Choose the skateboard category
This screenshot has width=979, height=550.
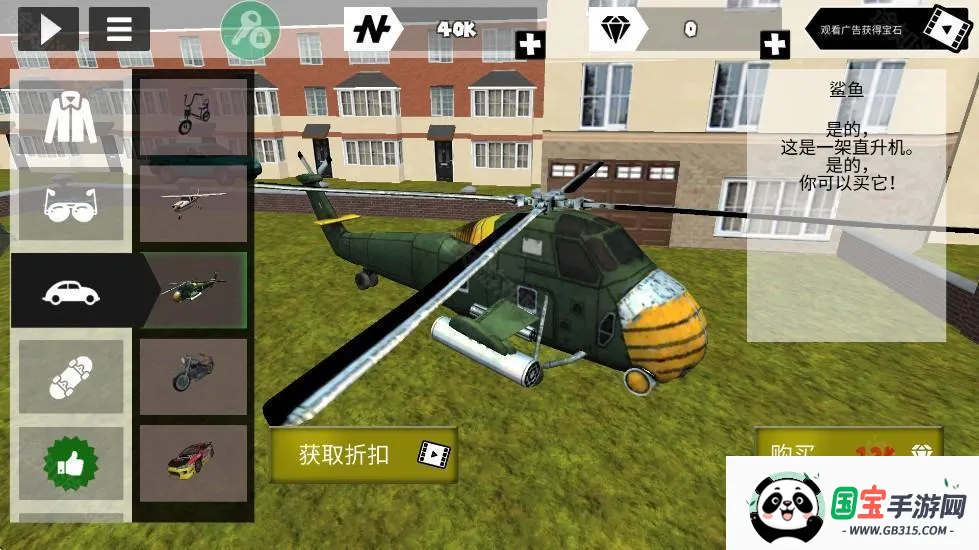coord(71,376)
